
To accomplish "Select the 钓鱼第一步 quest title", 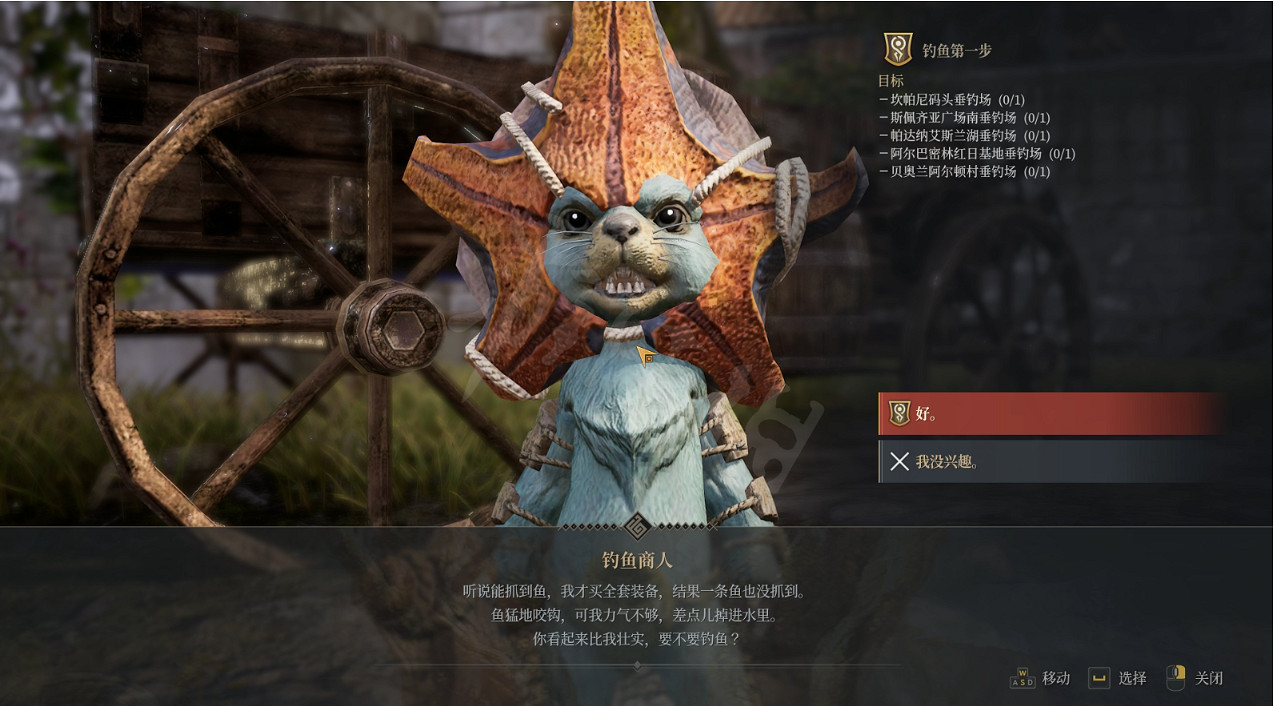I will [956, 50].
